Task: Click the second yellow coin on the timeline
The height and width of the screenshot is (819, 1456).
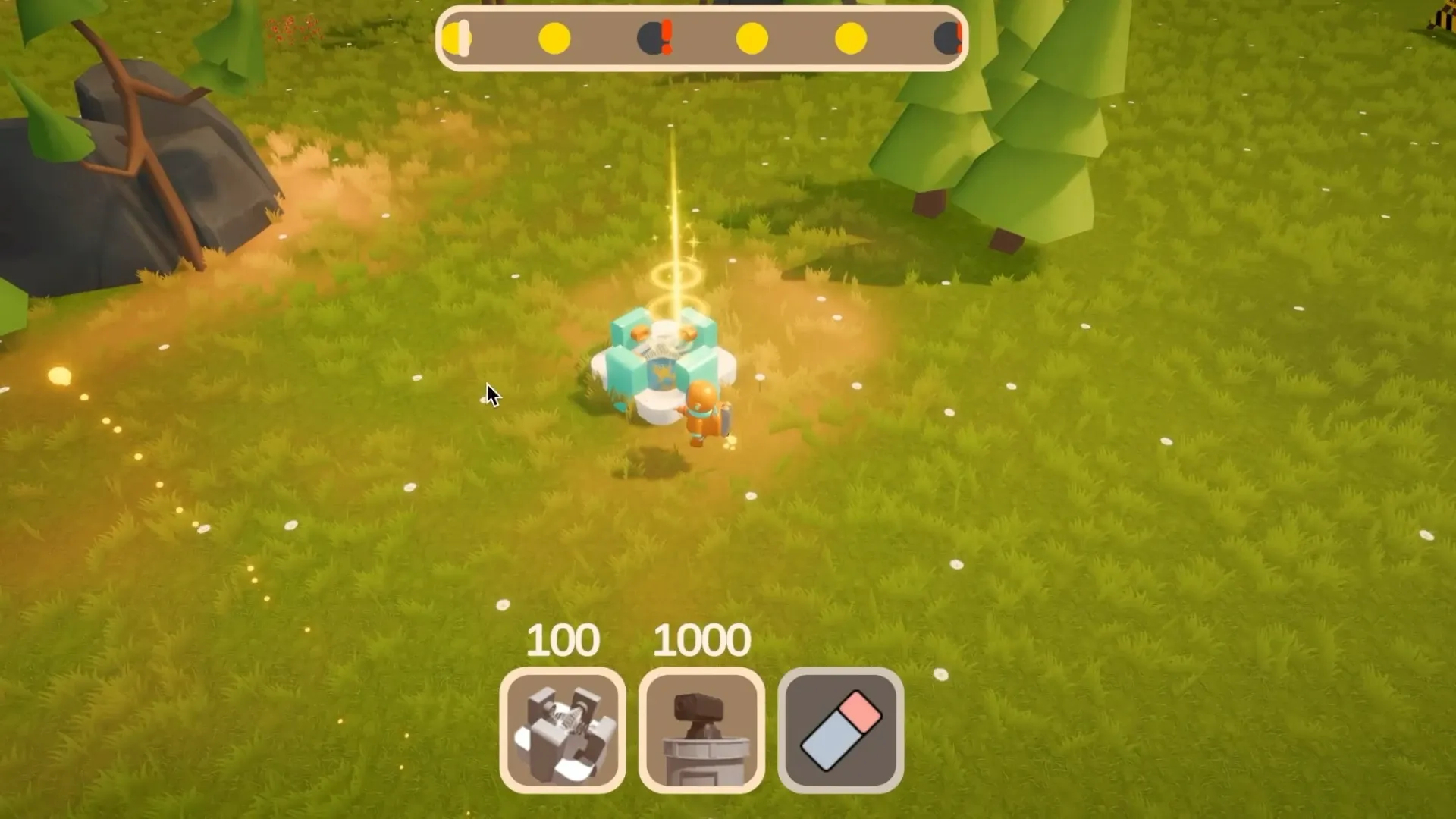Action: coord(555,38)
